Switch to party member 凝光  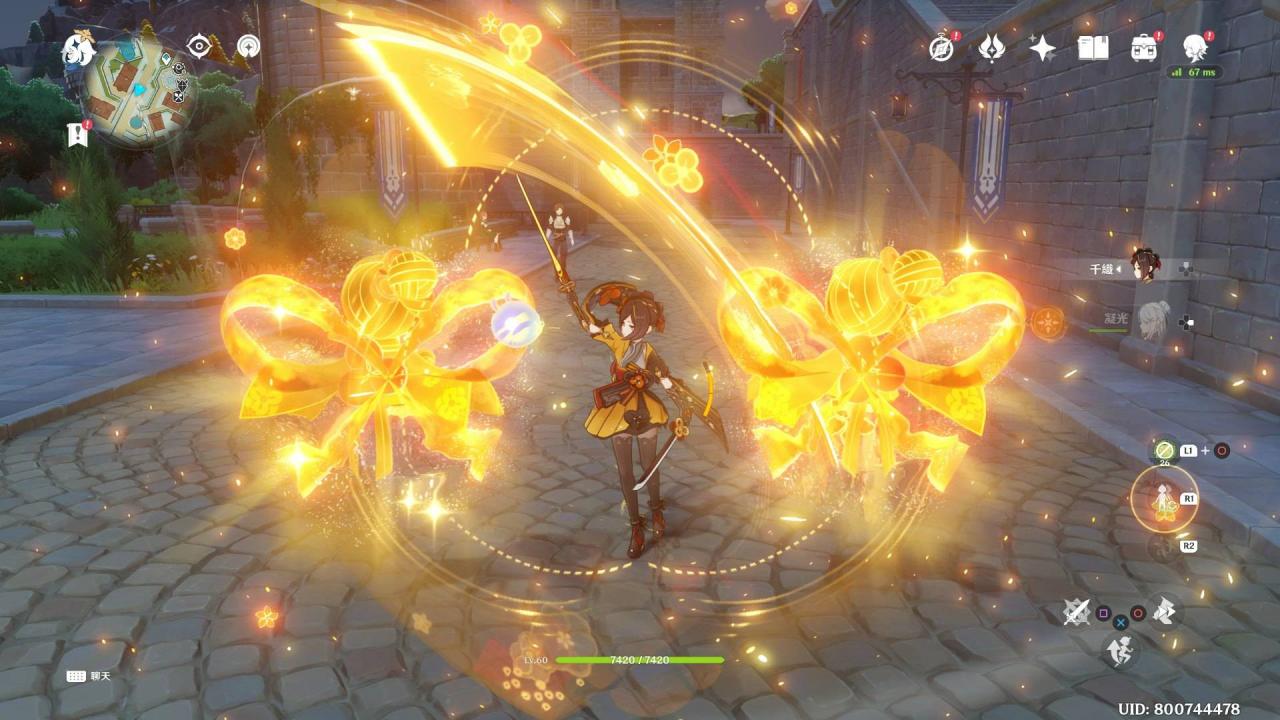point(1153,320)
